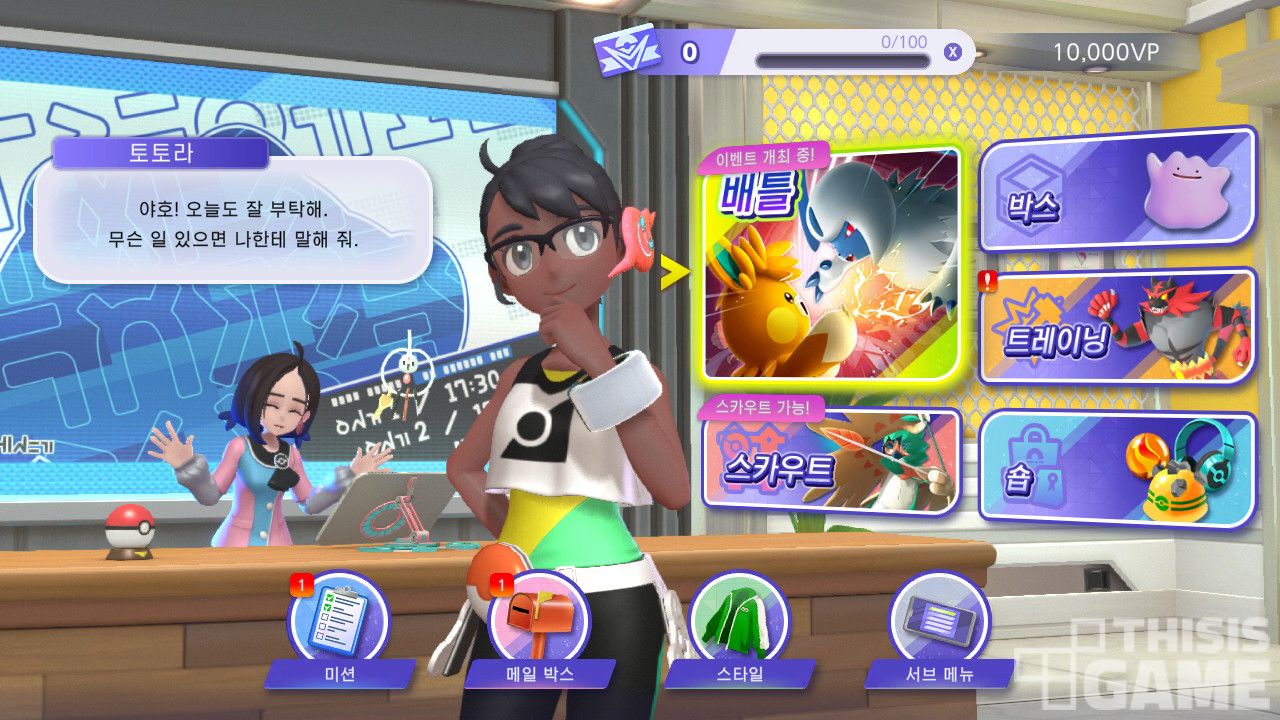Show the 서브 메뉴 sub menu
The image size is (1280, 720).
pyautogui.click(x=938, y=622)
